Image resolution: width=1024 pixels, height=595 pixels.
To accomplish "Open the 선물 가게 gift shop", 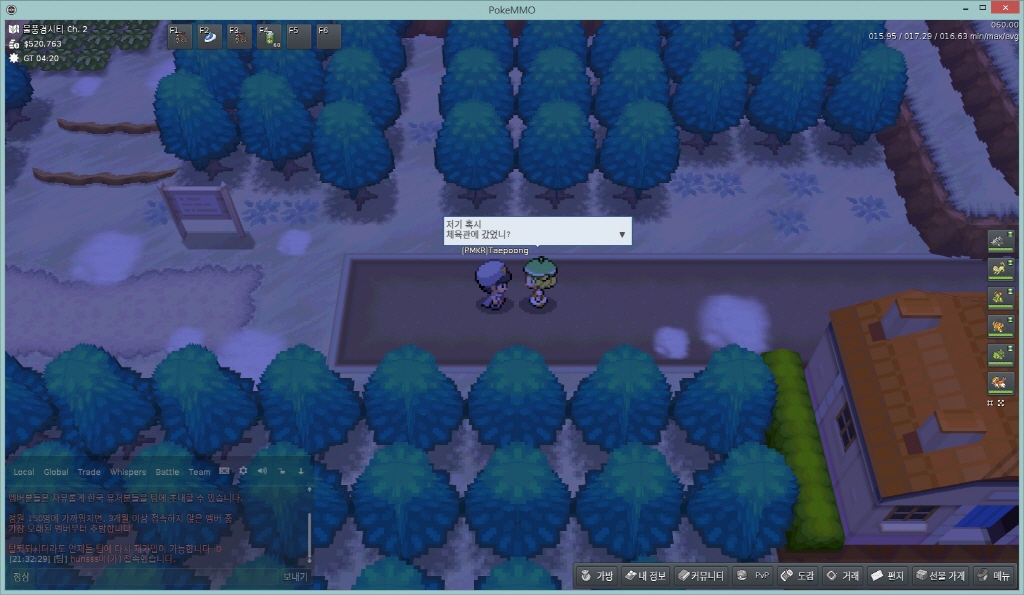I will pos(938,576).
